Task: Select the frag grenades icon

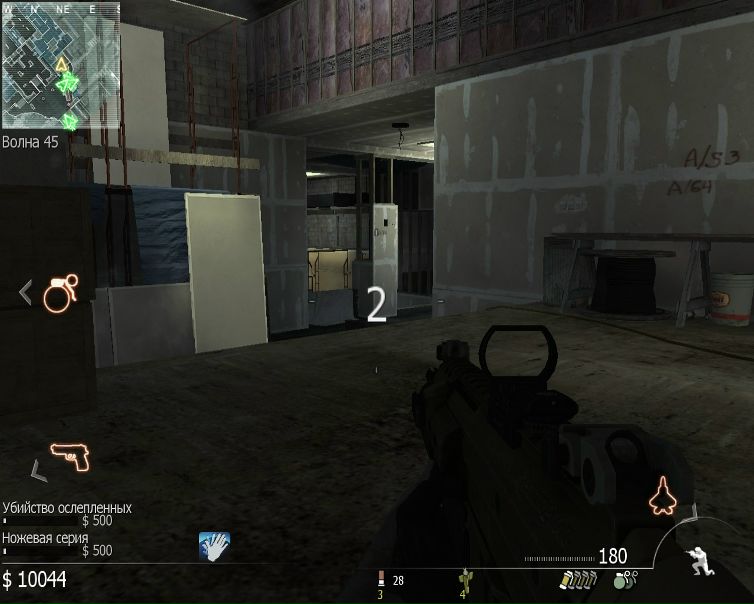Action: 624,579
